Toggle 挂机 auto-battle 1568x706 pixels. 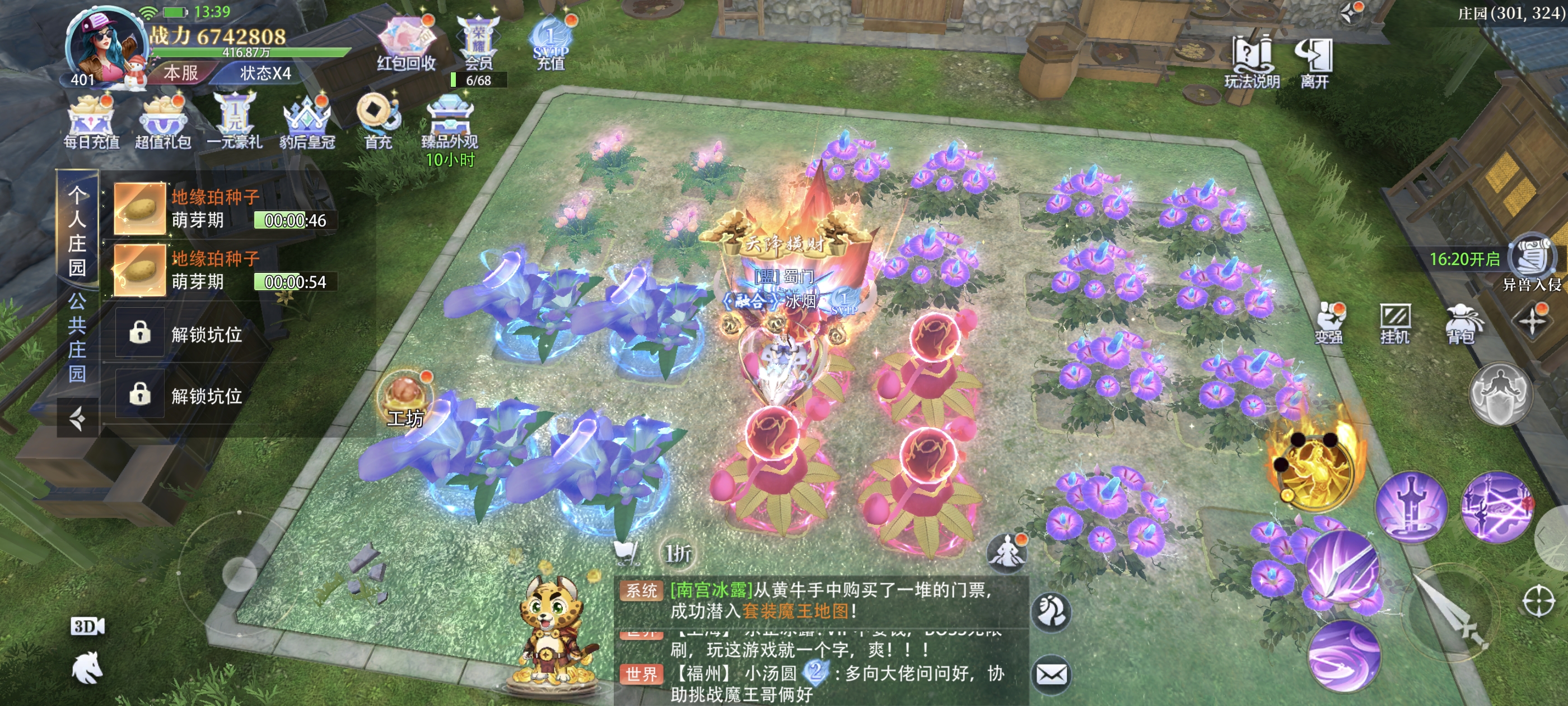pyautogui.click(x=1394, y=322)
